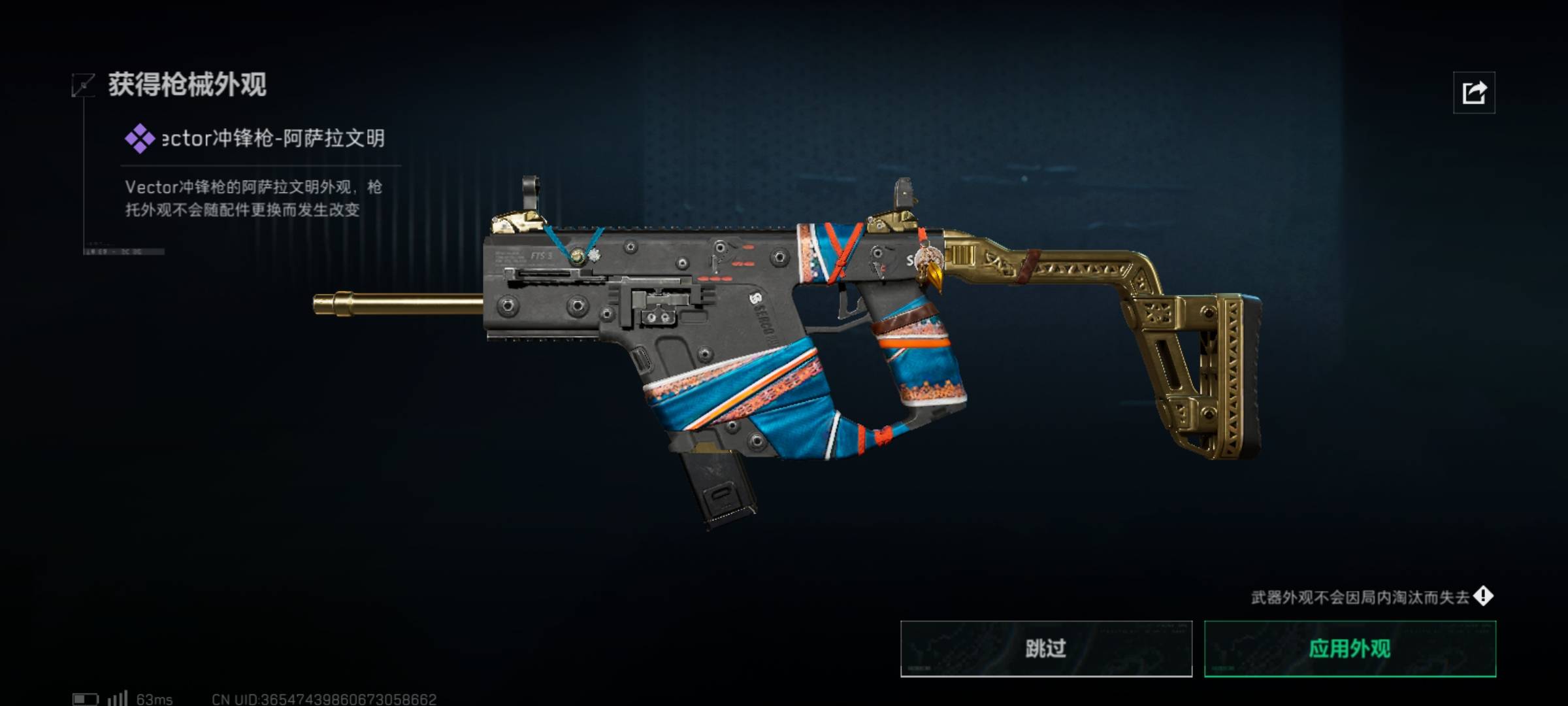Tap the exclamation info icon
The height and width of the screenshot is (706, 1568).
click(1483, 596)
